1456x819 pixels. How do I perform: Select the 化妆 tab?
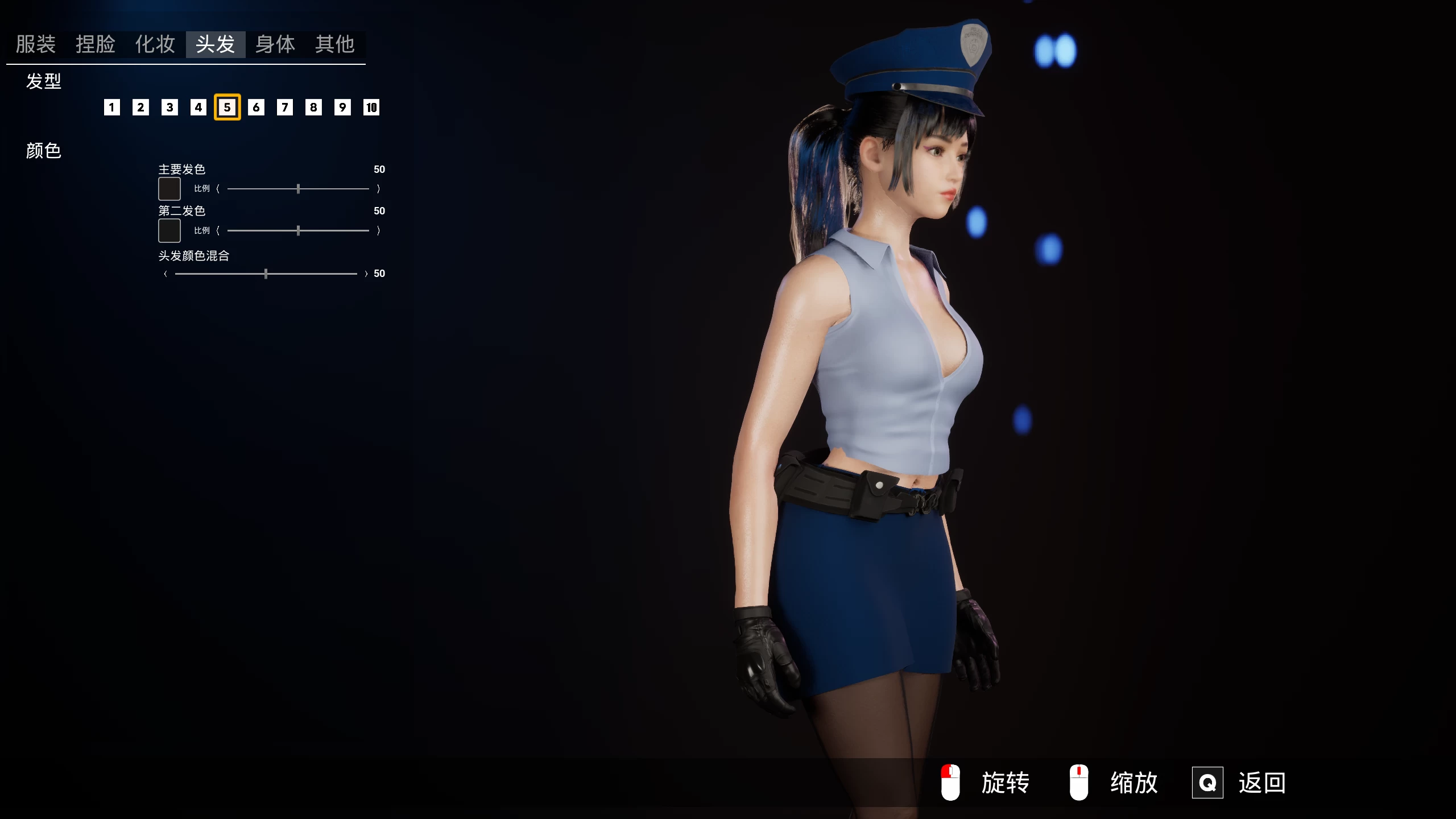pos(155,44)
